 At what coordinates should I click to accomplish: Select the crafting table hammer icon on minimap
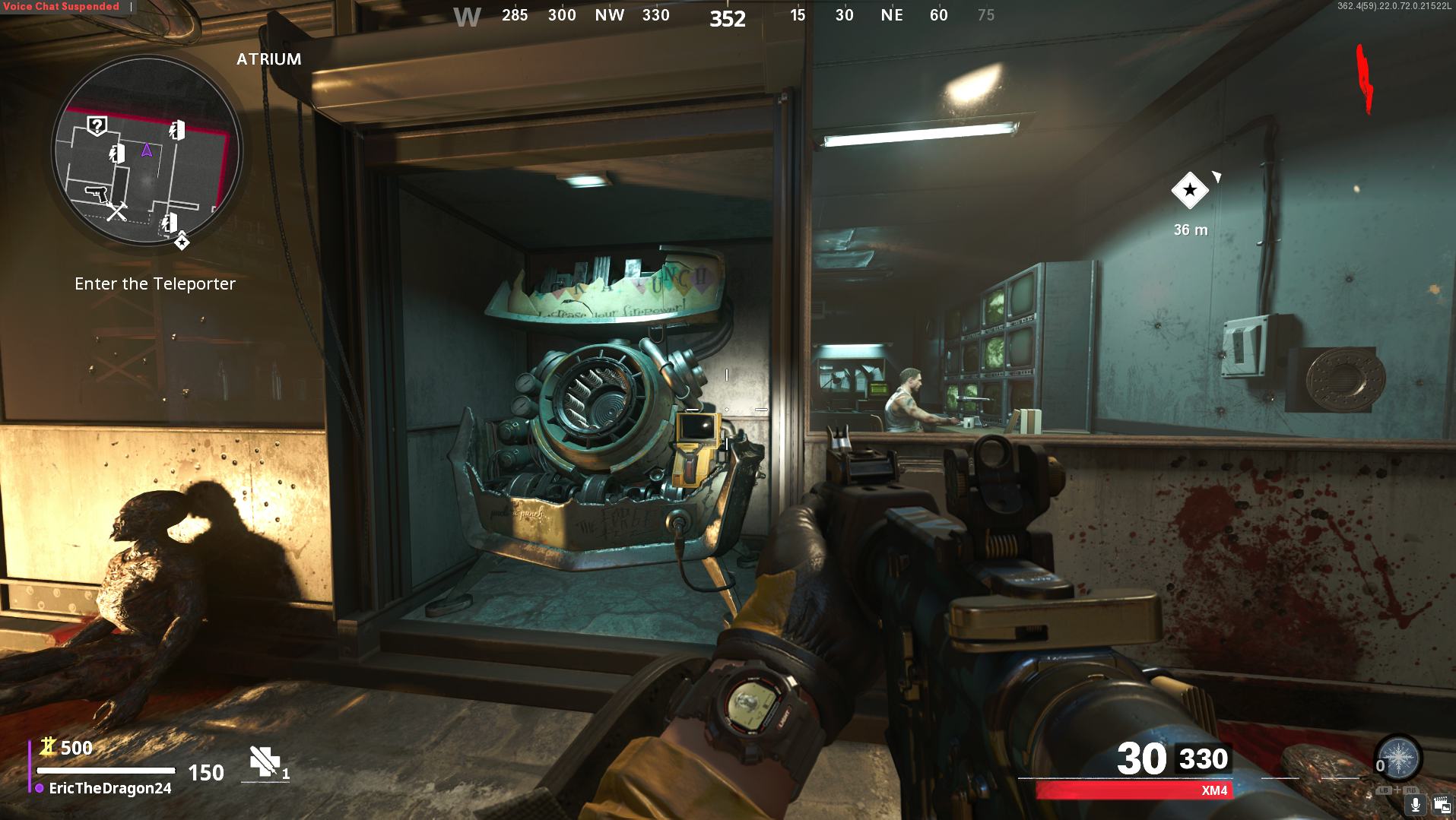(x=117, y=211)
